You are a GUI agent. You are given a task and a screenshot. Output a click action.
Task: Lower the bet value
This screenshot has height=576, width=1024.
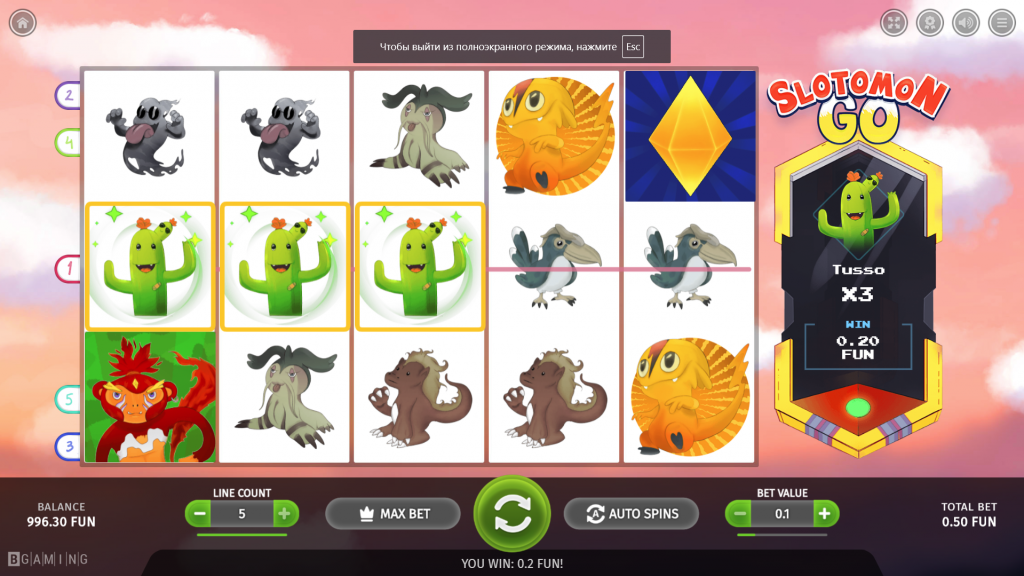coord(740,514)
